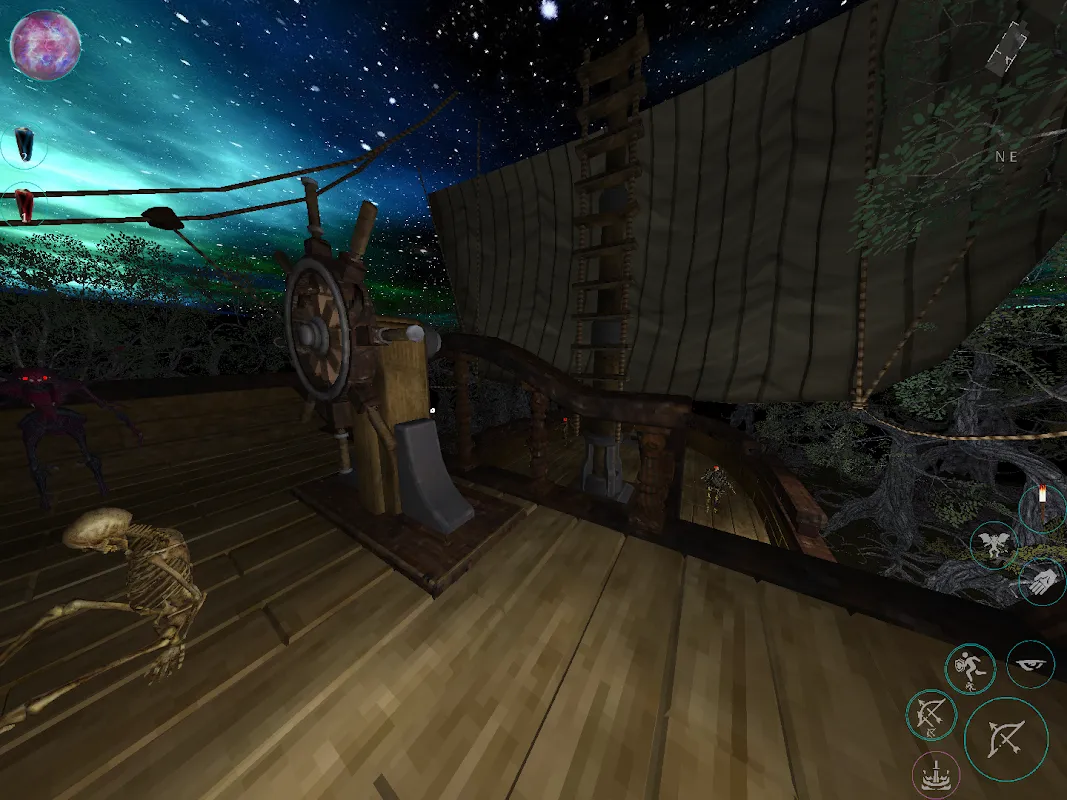
Task: Toggle the torch button
Action: (1043, 507)
